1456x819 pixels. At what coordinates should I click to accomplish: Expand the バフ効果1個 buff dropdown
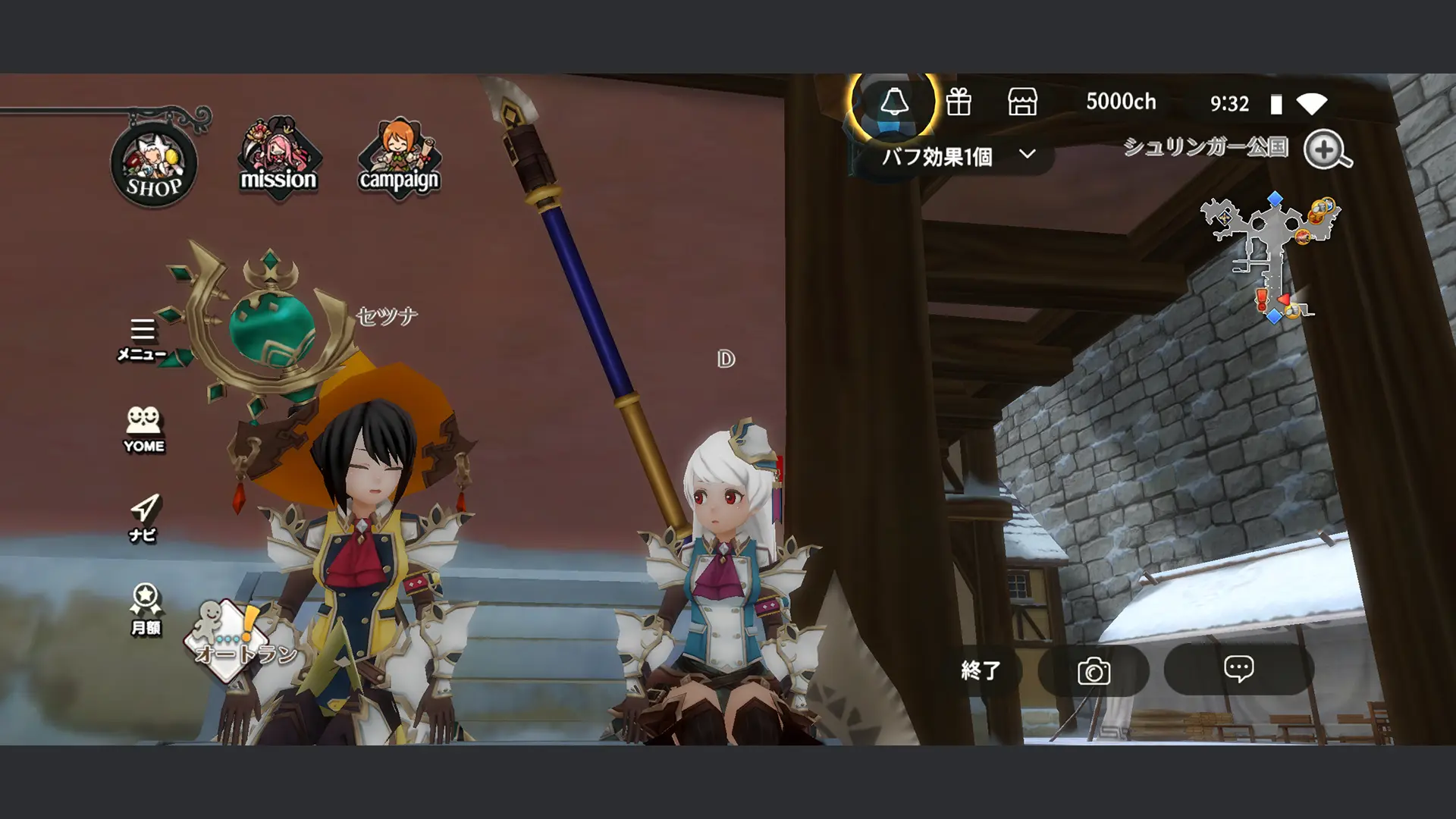955,157
